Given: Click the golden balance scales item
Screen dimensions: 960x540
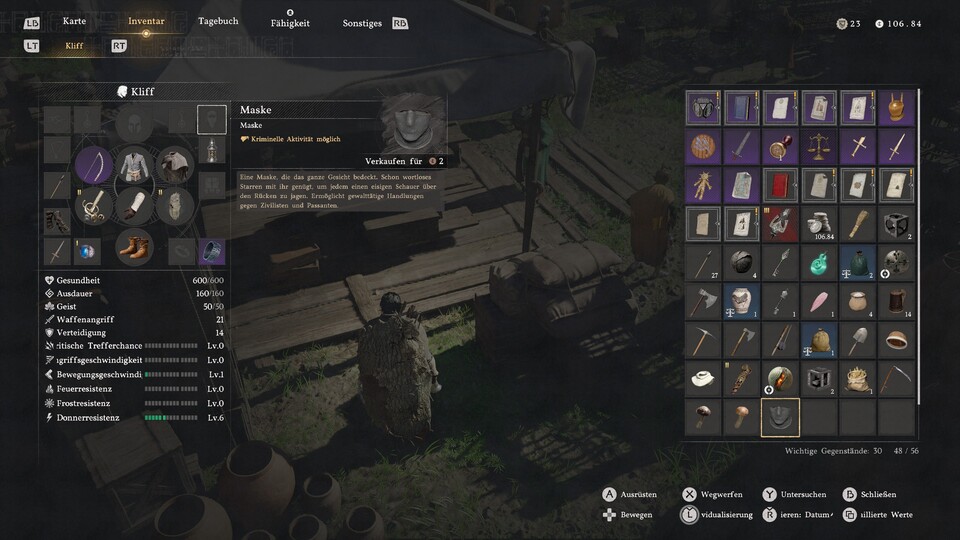Looking at the screenshot, I should (x=819, y=147).
